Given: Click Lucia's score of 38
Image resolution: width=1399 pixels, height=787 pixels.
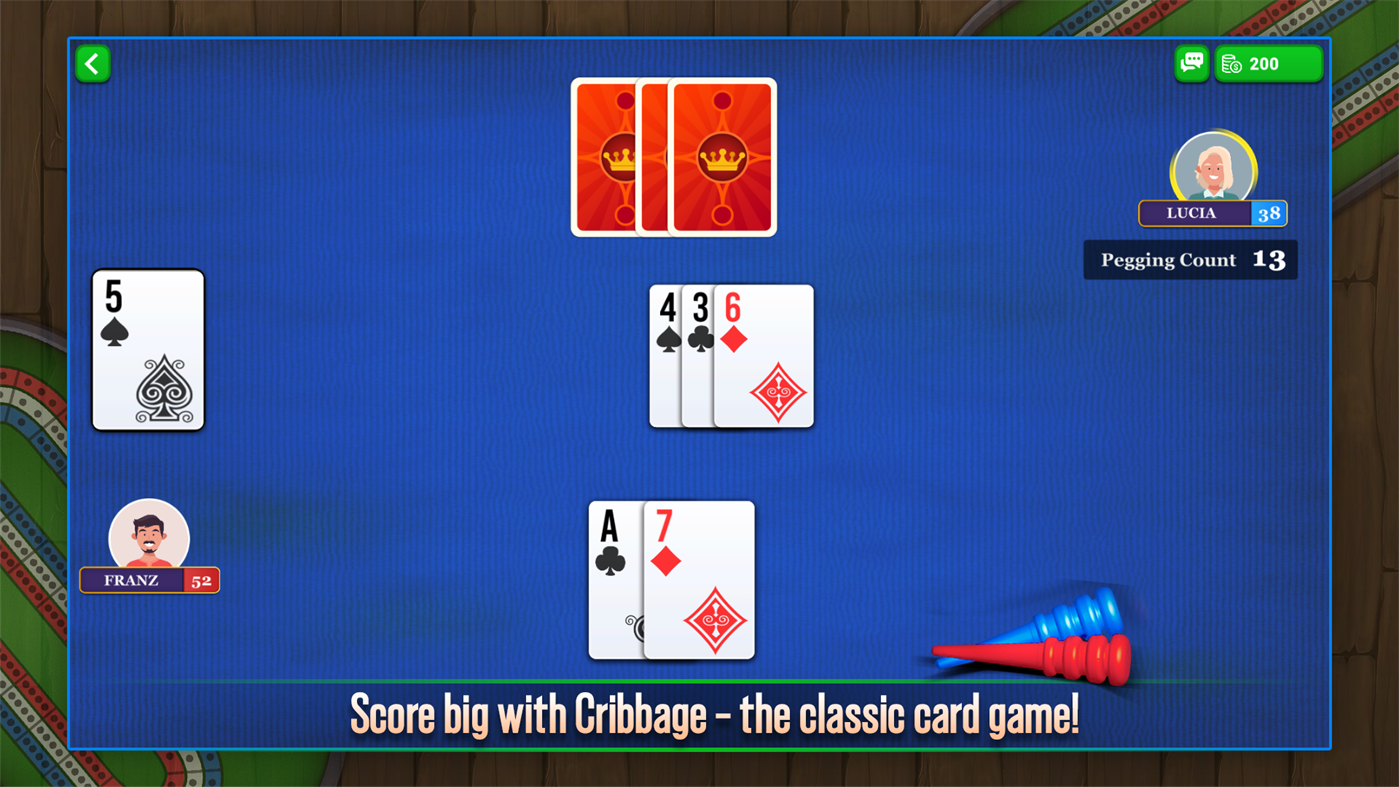Looking at the screenshot, I should (x=1270, y=213).
